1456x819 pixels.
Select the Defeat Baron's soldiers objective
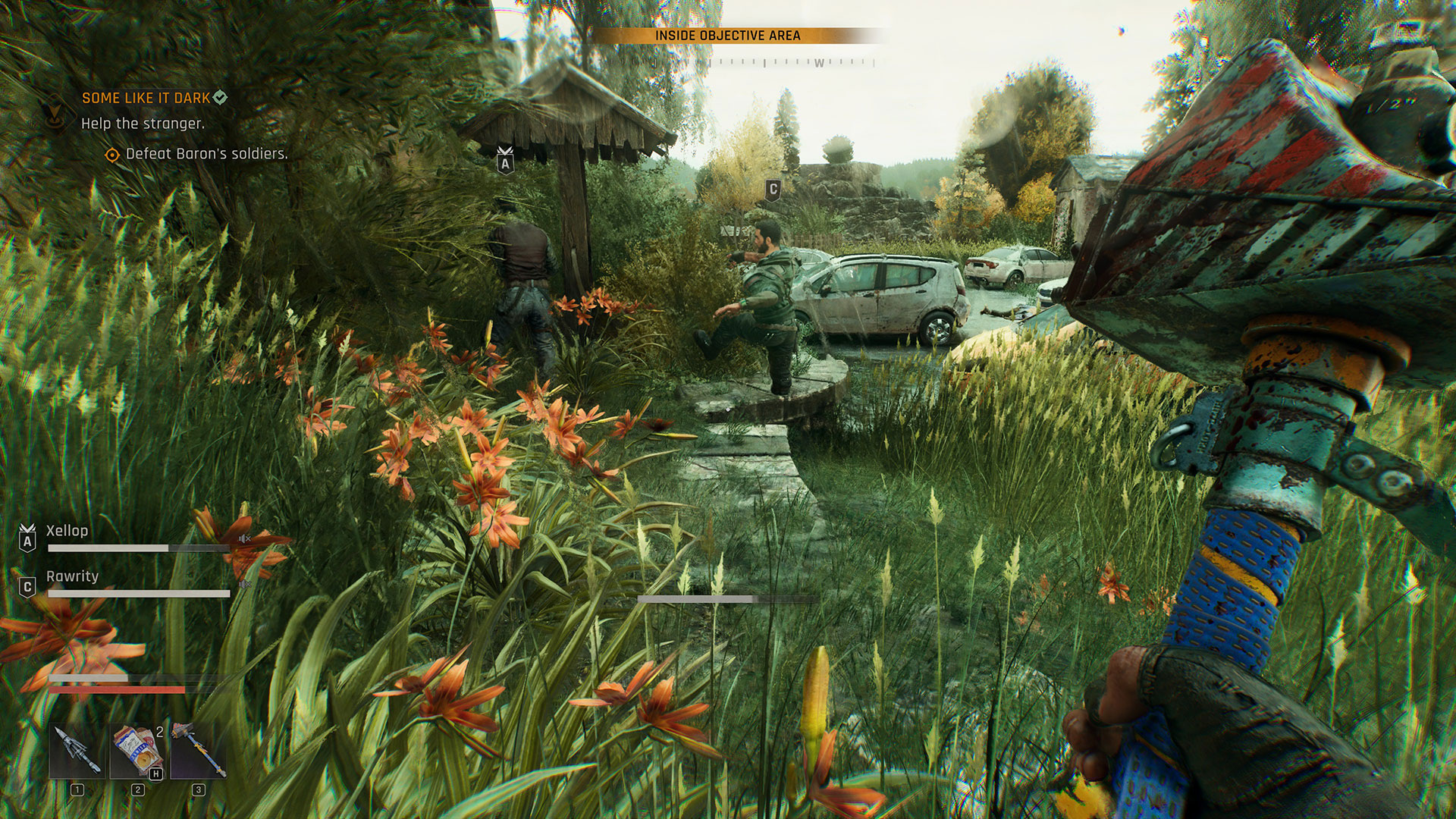click(x=206, y=154)
